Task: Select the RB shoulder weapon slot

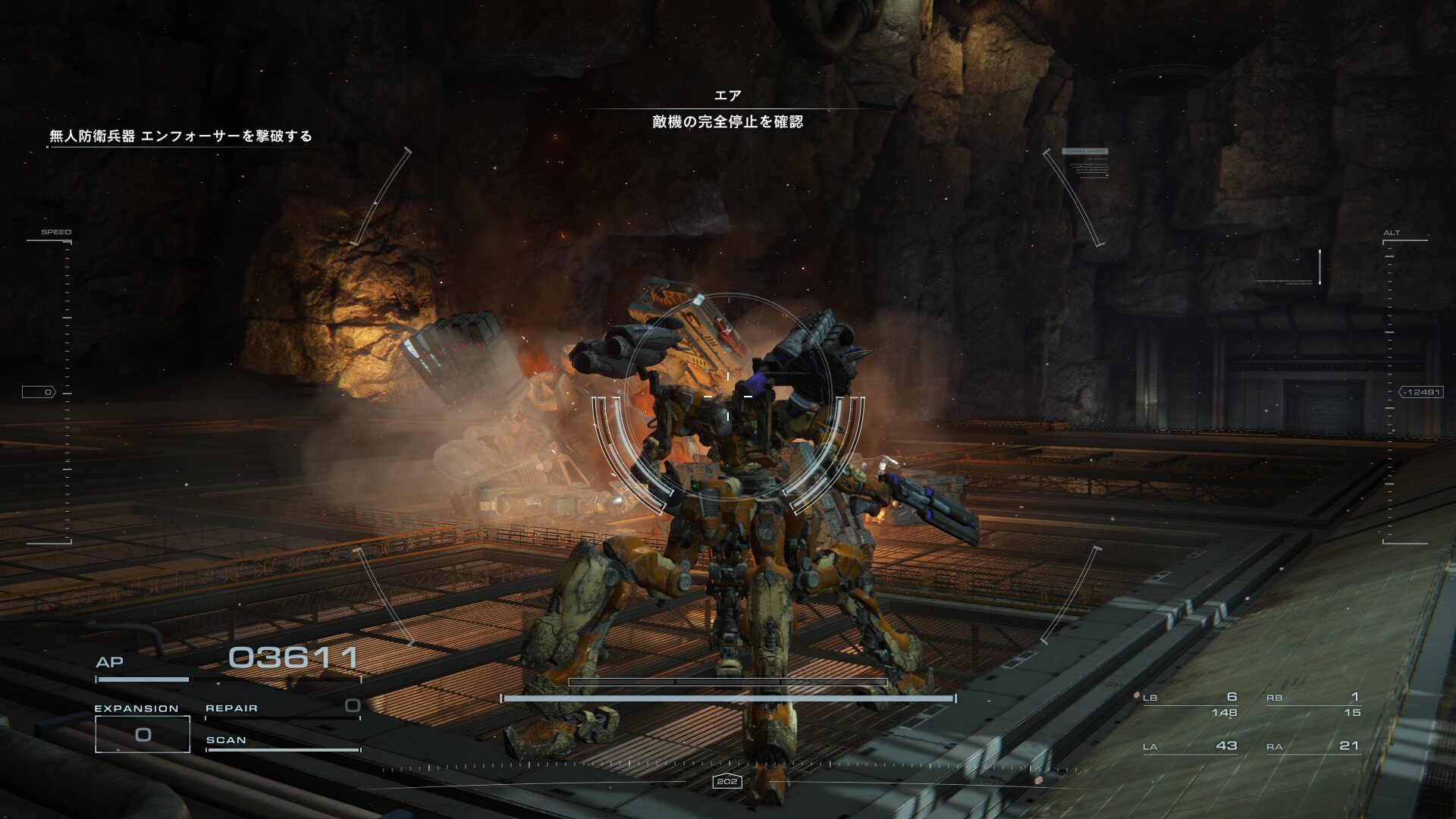Action: 1313,704
